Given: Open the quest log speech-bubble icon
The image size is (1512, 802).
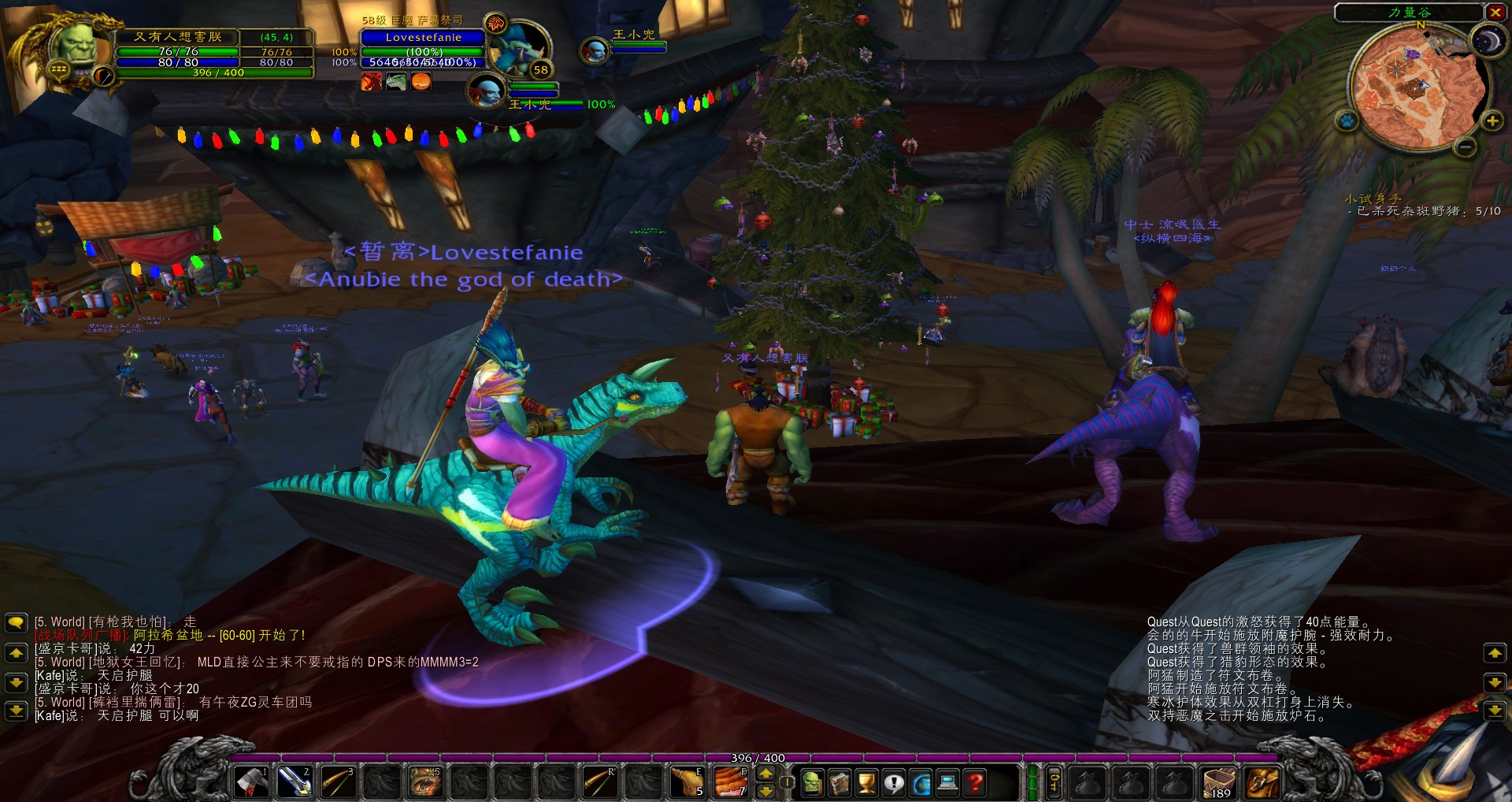Looking at the screenshot, I should click(893, 784).
